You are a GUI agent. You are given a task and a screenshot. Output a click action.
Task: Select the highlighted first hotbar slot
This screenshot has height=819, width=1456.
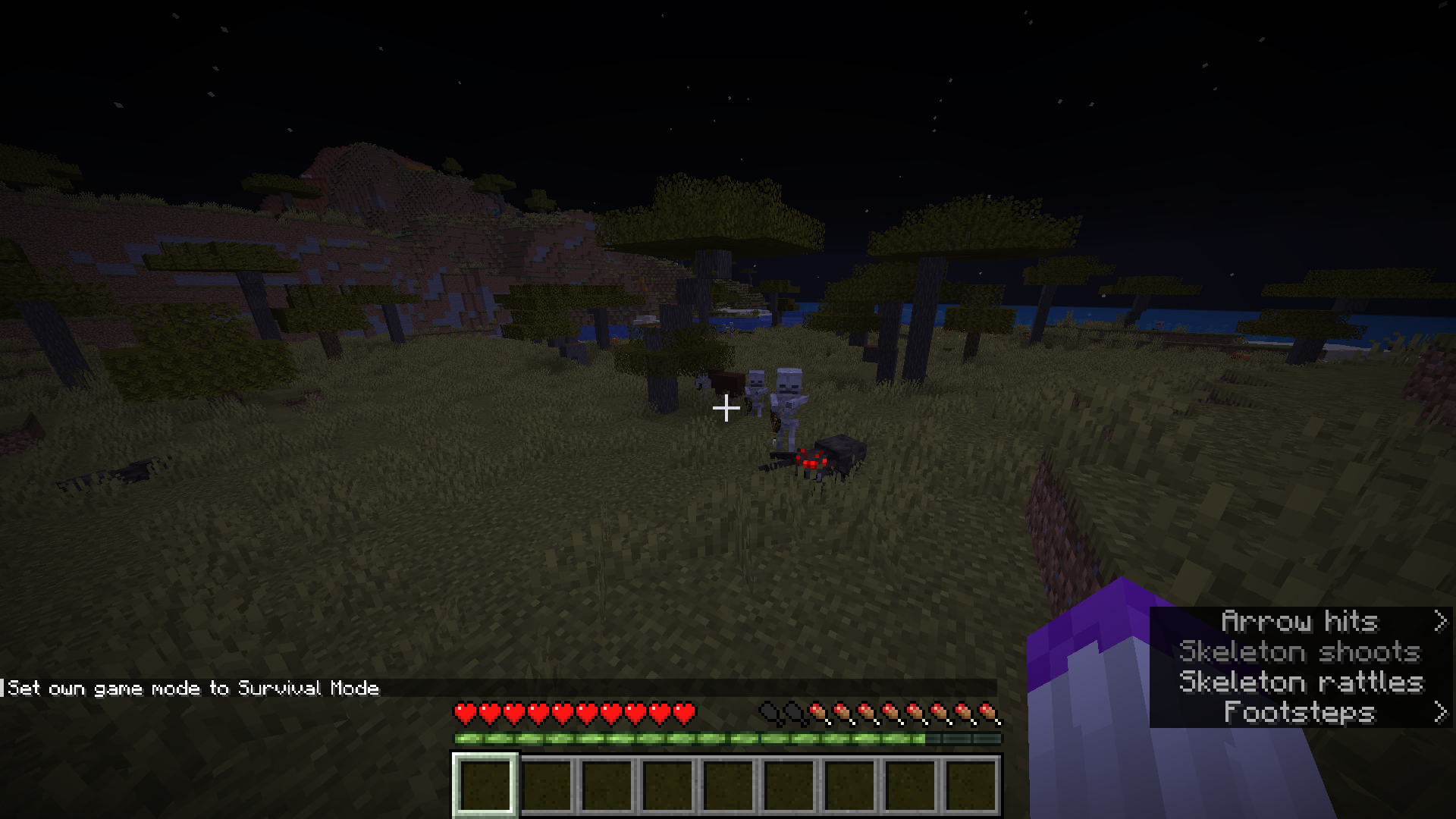[x=485, y=786]
